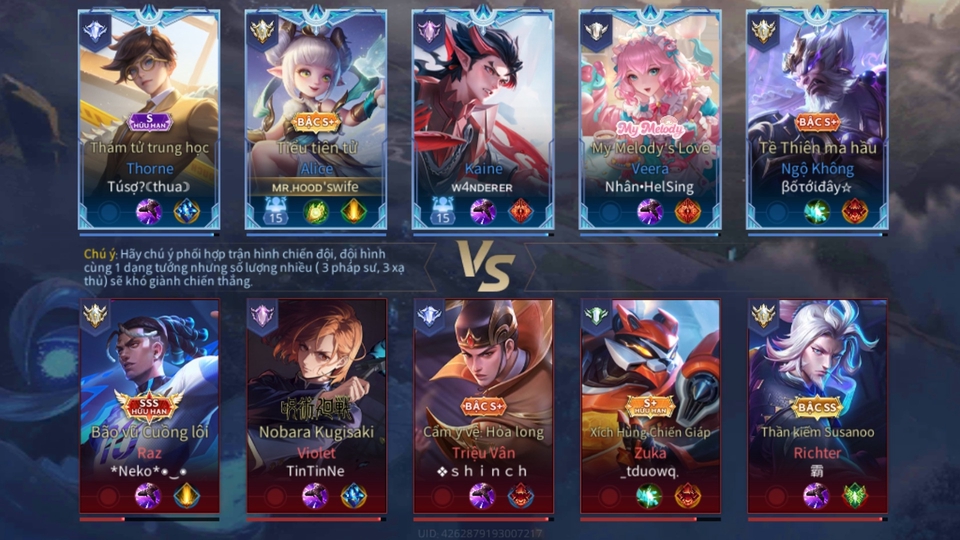Click the red emblem icon on Kaine's card
This screenshot has height=540, width=960.
[x=520, y=212]
